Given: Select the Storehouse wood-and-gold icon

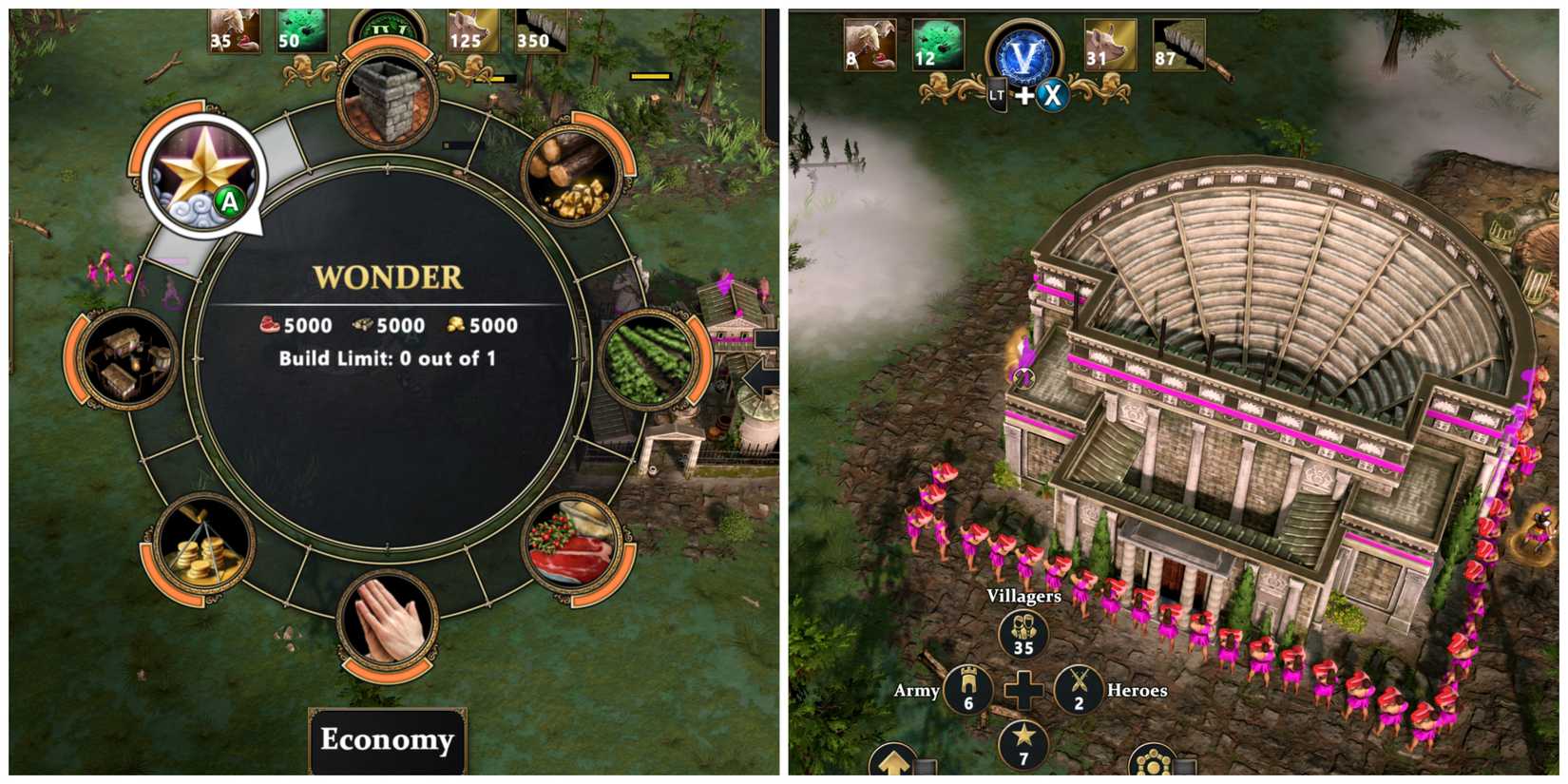Looking at the screenshot, I should tap(570, 176).
